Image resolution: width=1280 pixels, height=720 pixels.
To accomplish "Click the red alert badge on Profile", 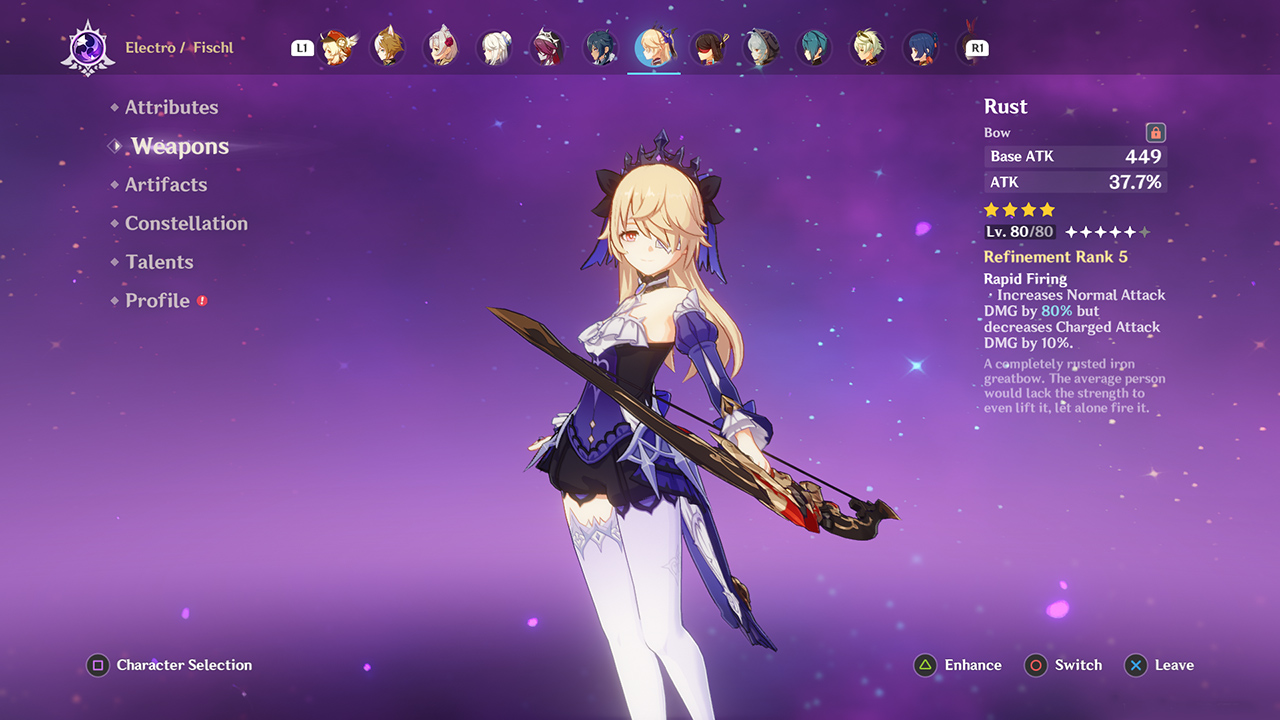I will (203, 299).
